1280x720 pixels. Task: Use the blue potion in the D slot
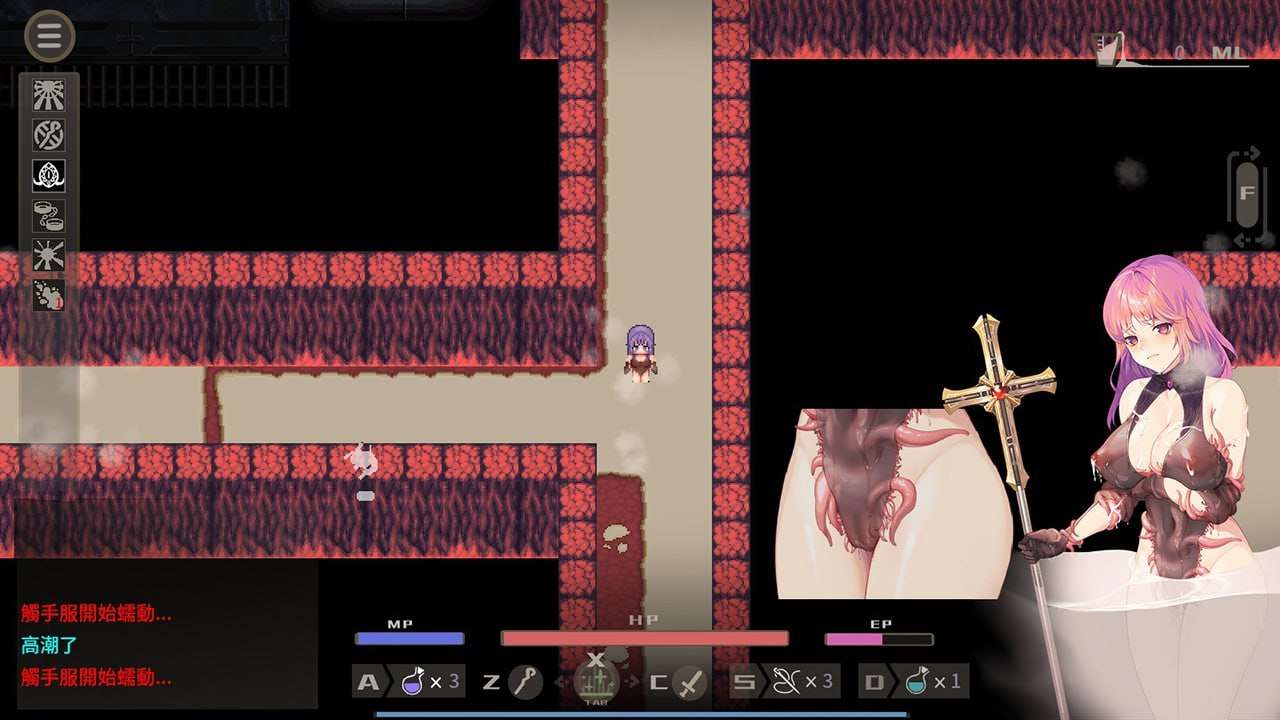[x=915, y=682]
